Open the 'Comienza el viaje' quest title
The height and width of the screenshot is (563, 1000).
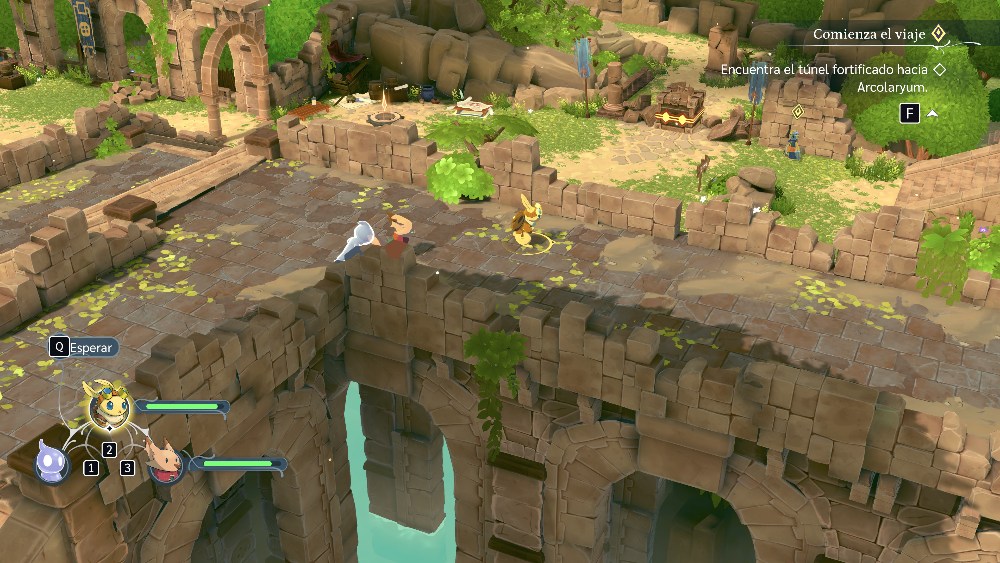tap(866, 34)
